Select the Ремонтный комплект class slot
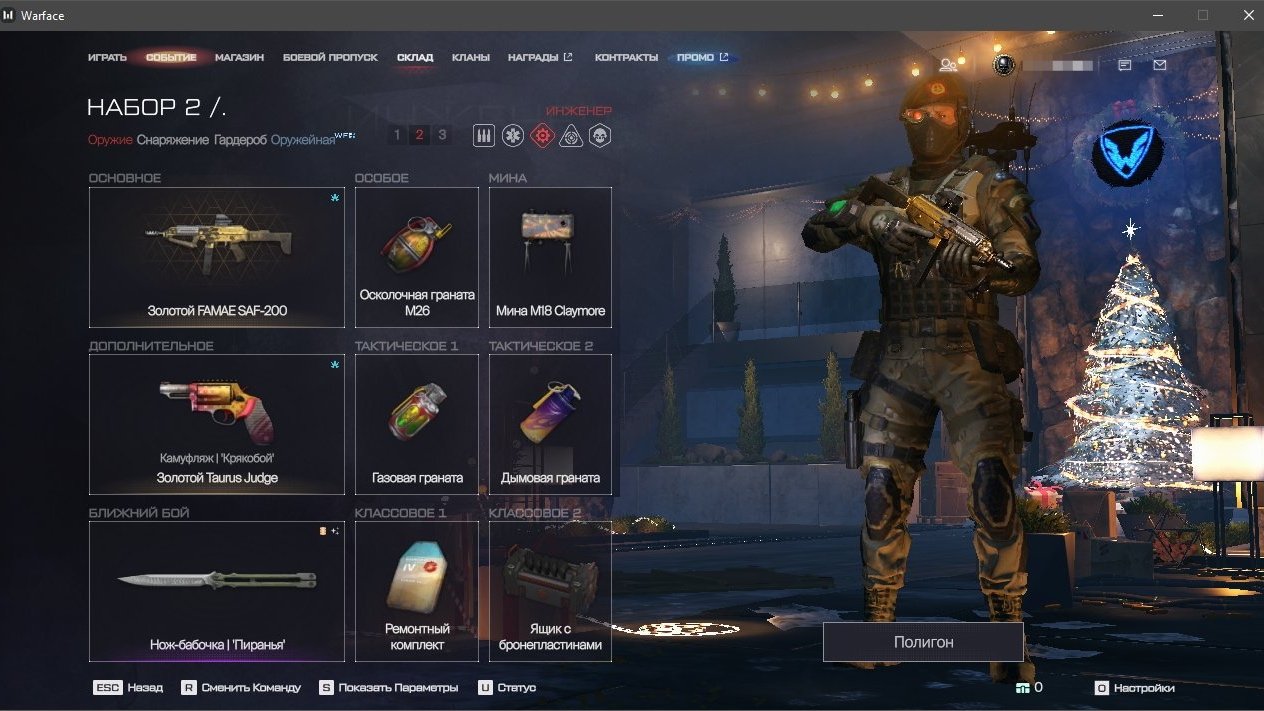Image resolution: width=1264 pixels, height=711 pixels. 416,591
